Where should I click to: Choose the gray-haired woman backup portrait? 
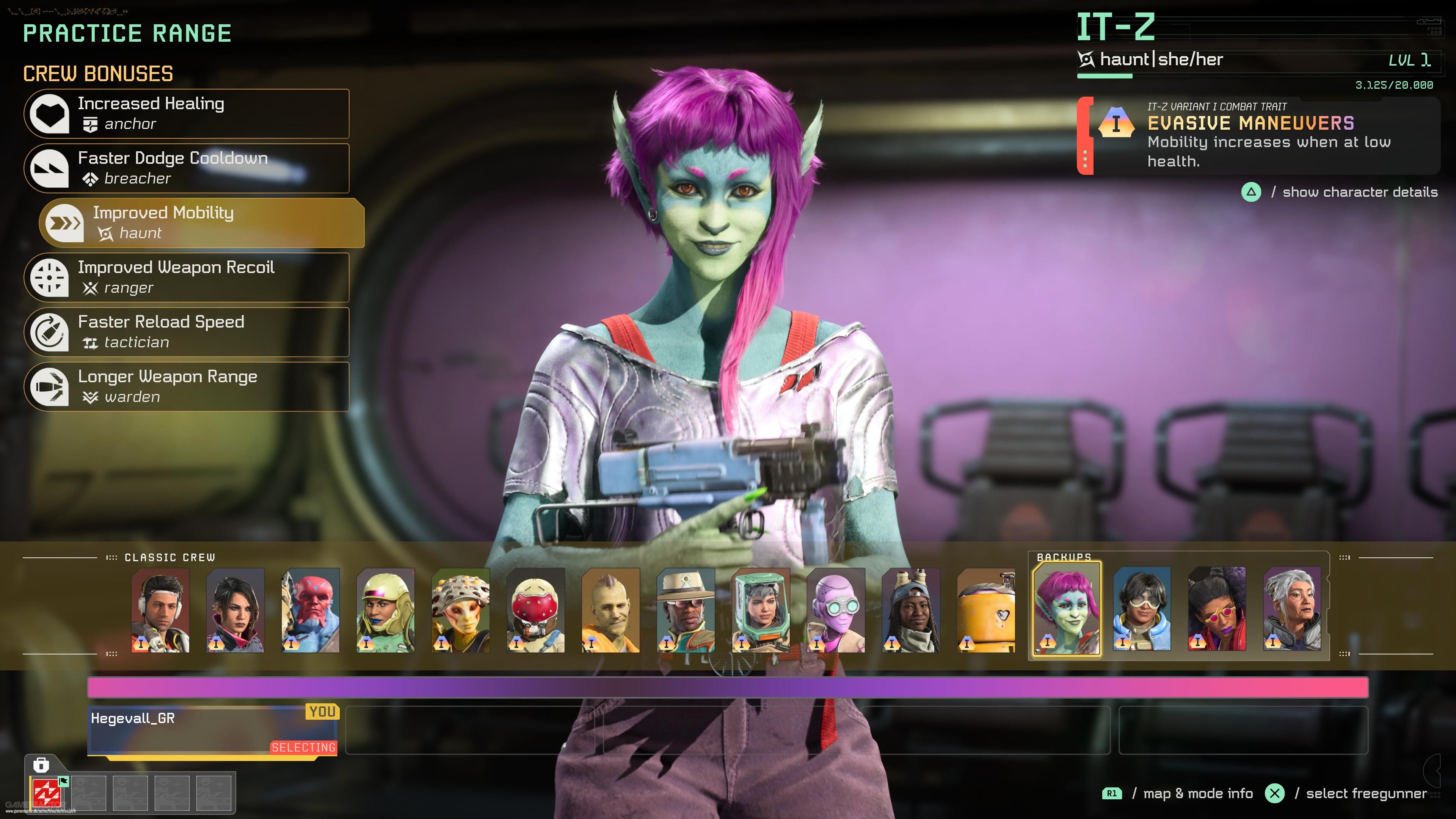(1292, 610)
